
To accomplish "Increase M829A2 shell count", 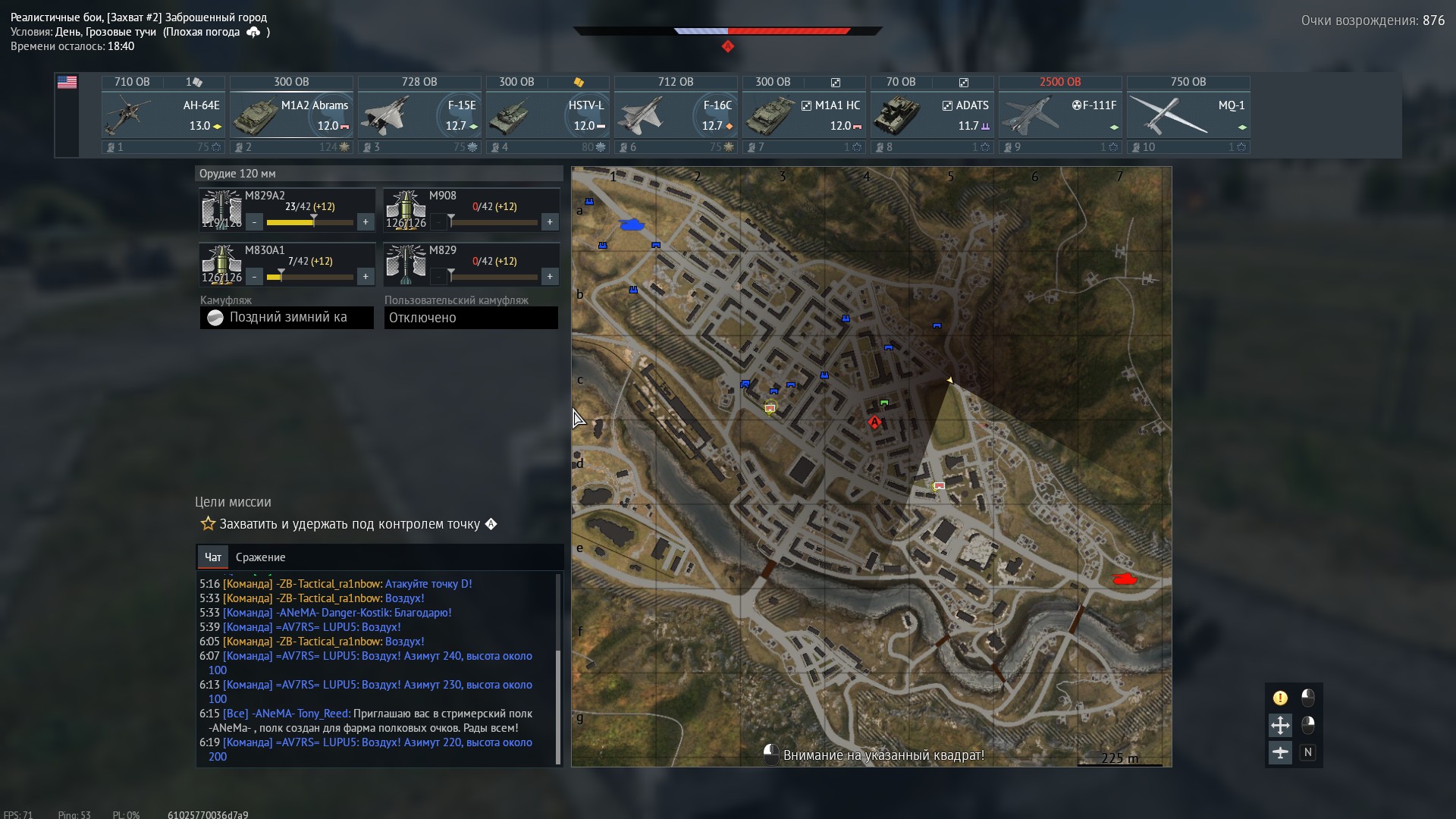I will (x=366, y=222).
